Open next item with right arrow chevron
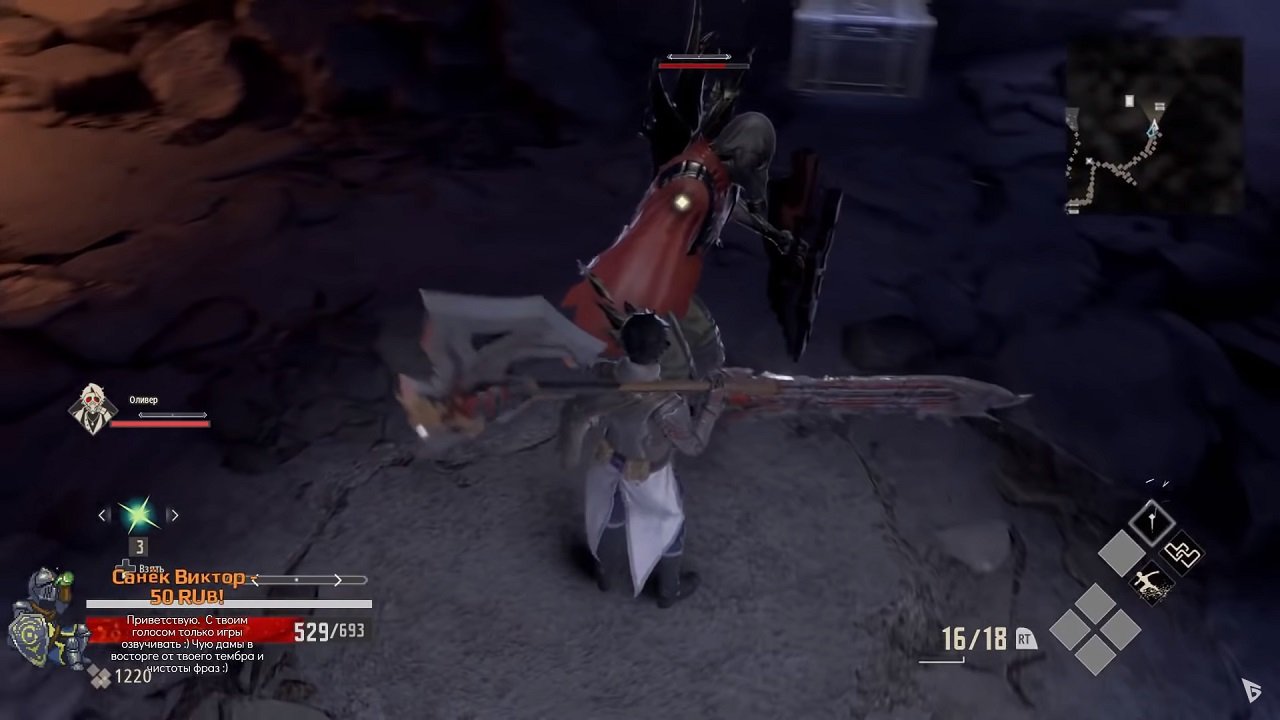Viewport: 1280px width, 720px height. (x=175, y=514)
